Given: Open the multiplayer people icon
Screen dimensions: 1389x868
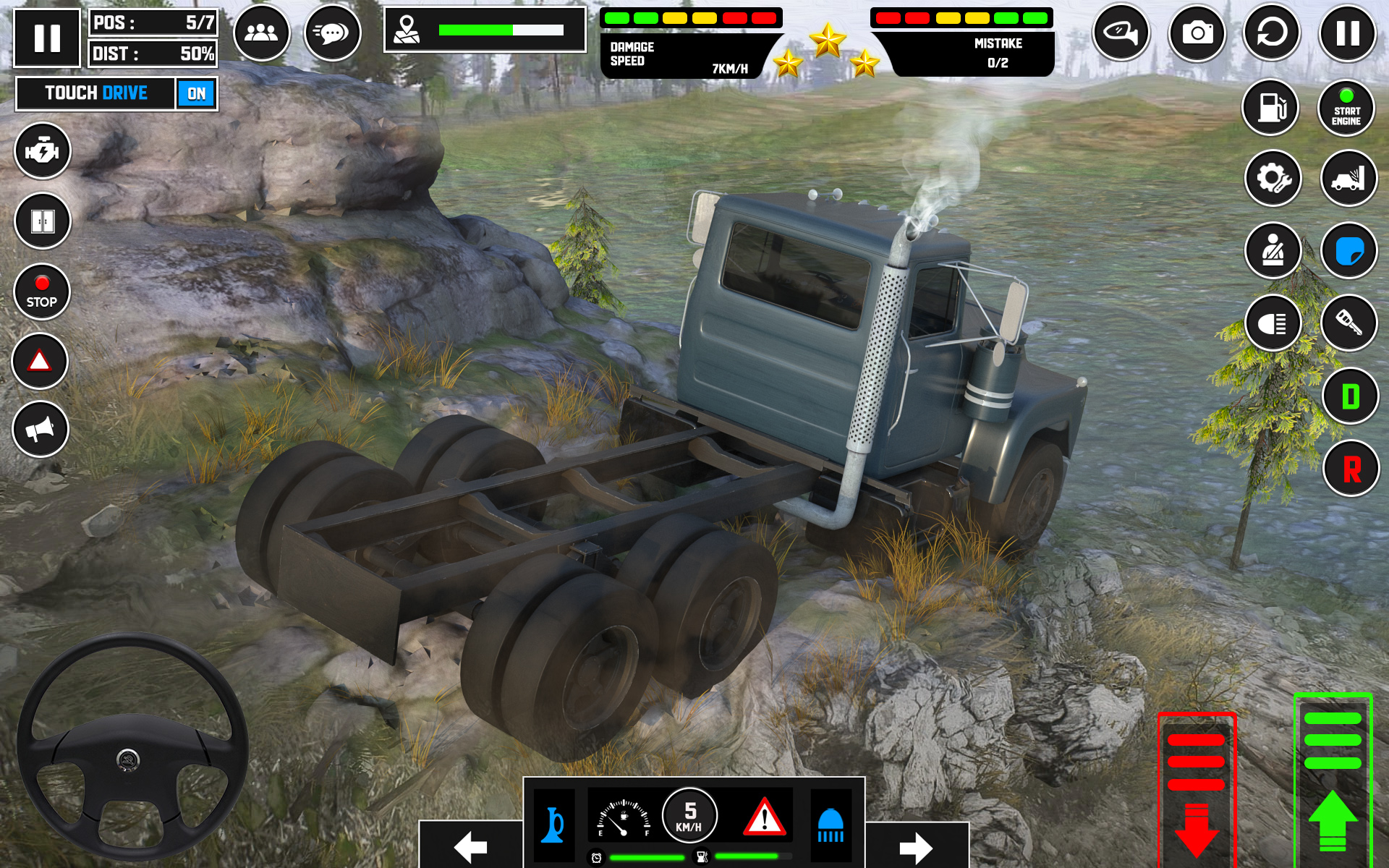Looking at the screenshot, I should pyautogui.click(x=262, y=33).
